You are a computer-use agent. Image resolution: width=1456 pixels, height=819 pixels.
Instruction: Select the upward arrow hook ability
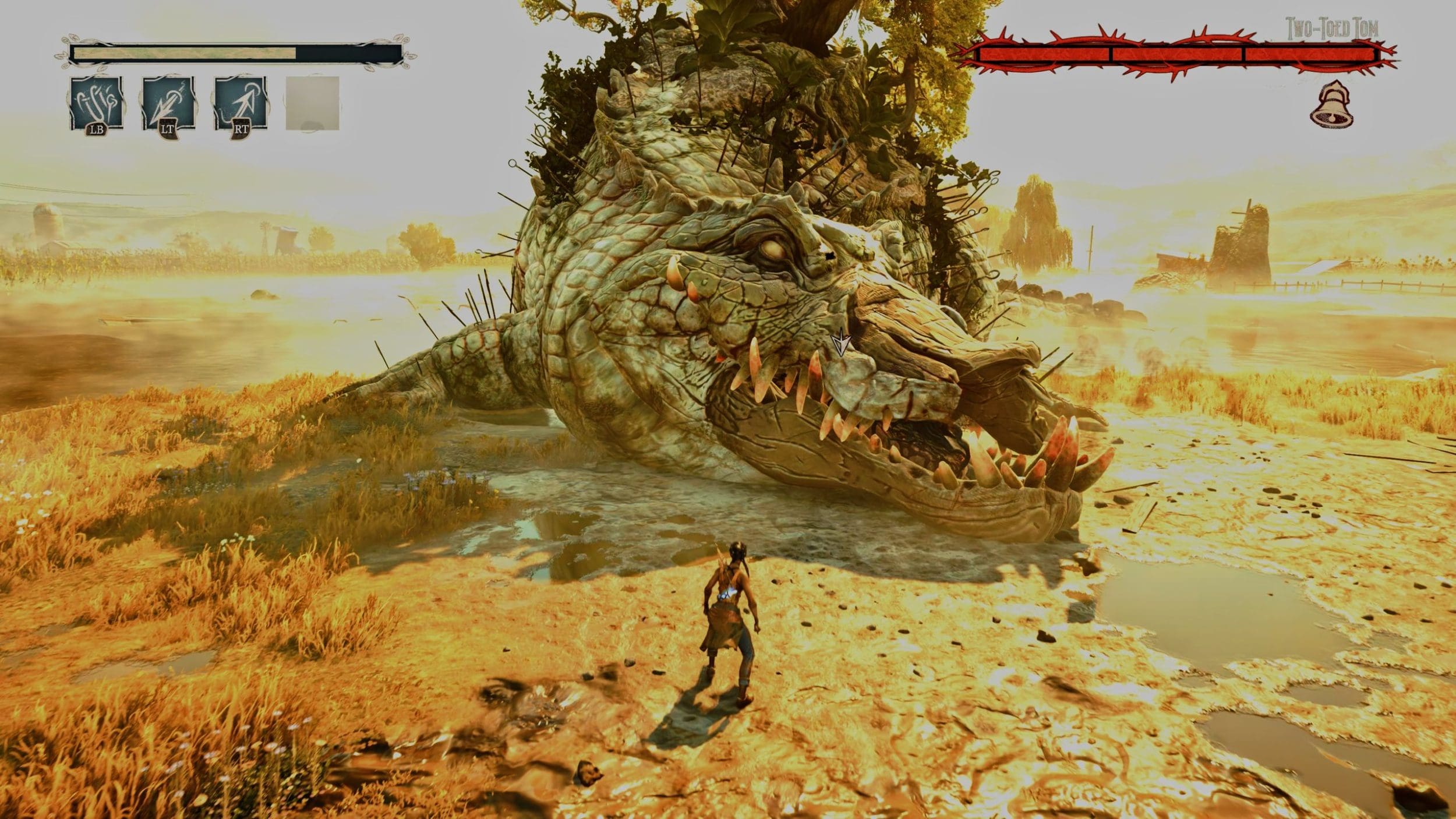(241, 104)
